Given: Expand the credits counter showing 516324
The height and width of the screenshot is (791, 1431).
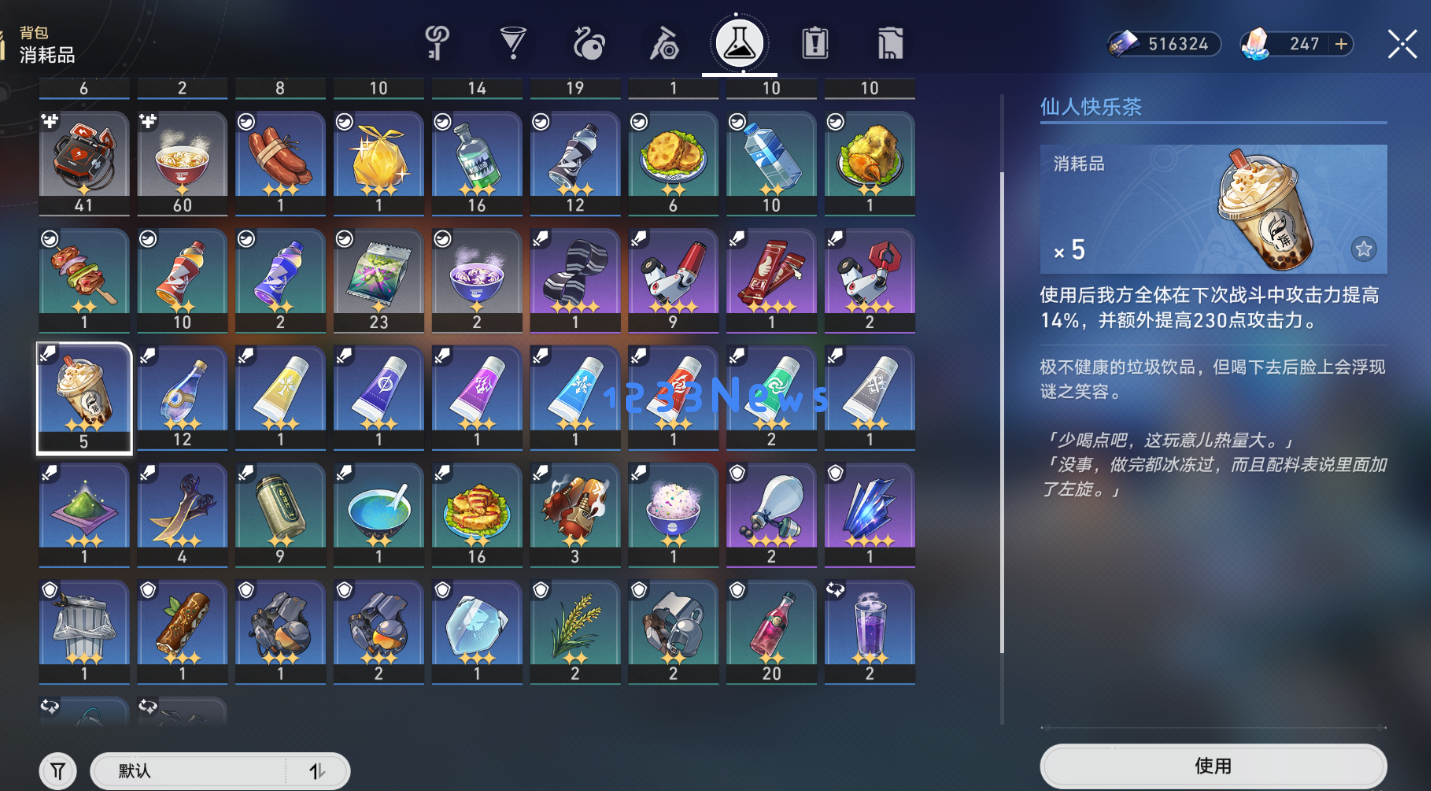Looking at the screenshot, I should point(1163,43).
